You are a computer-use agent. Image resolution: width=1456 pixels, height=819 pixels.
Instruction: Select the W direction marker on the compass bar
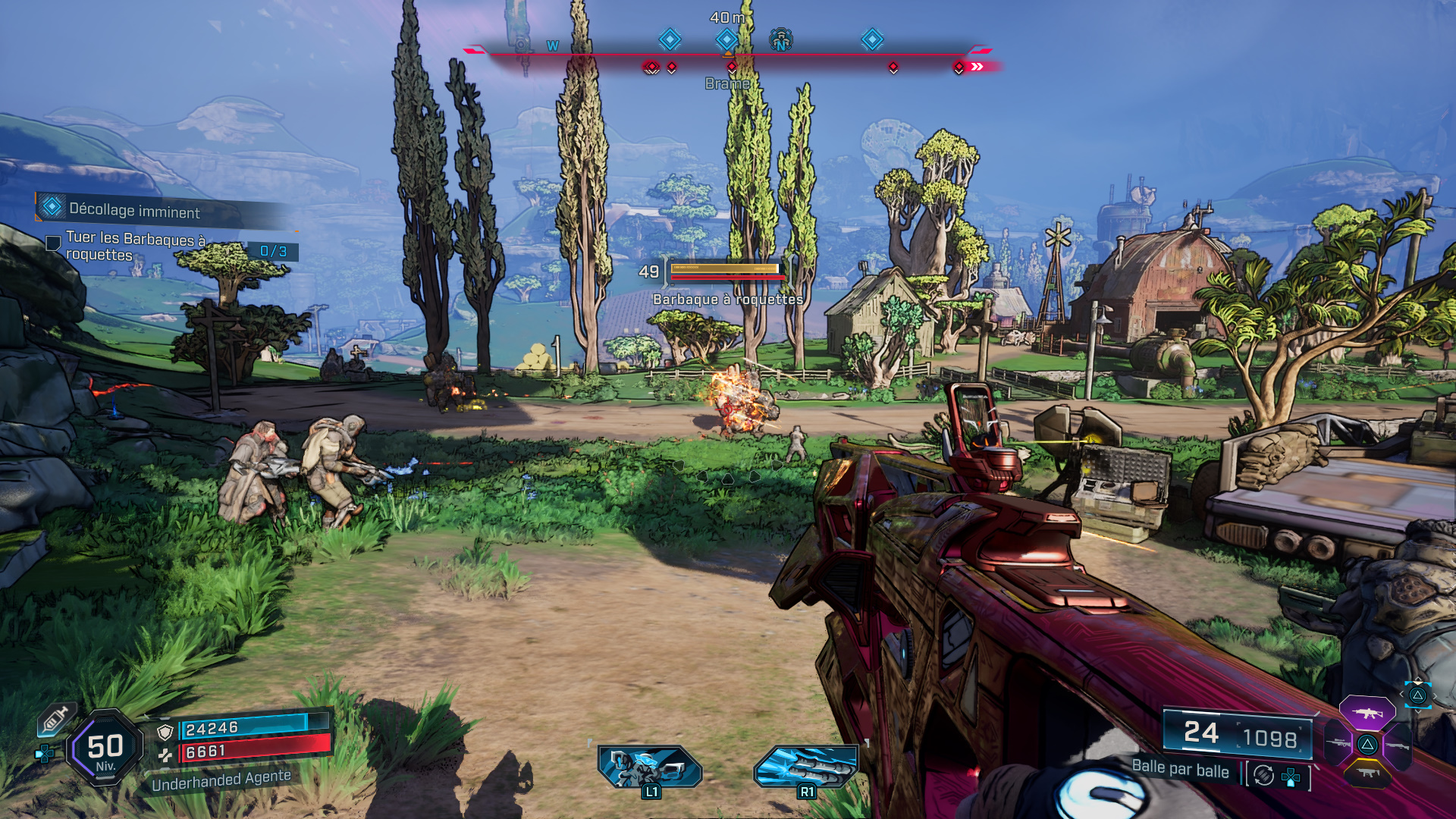coord(552,45)
